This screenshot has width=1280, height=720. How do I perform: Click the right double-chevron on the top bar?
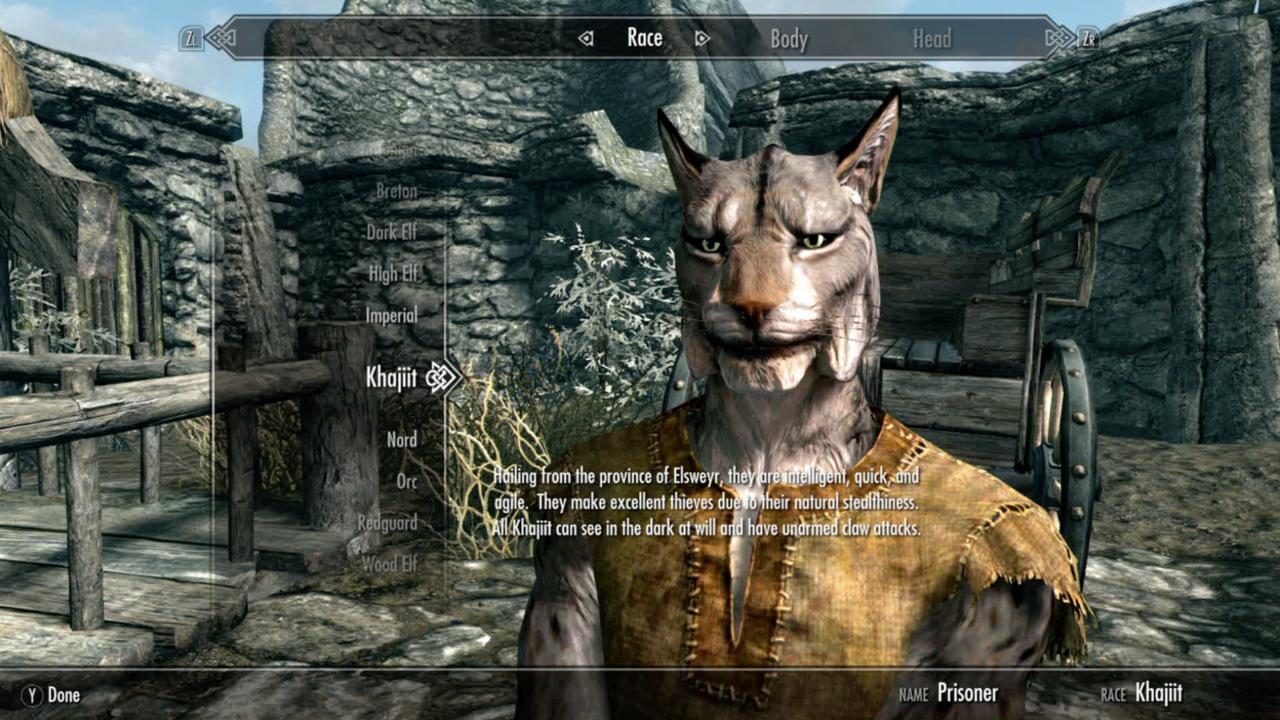tap(1057, 37)
